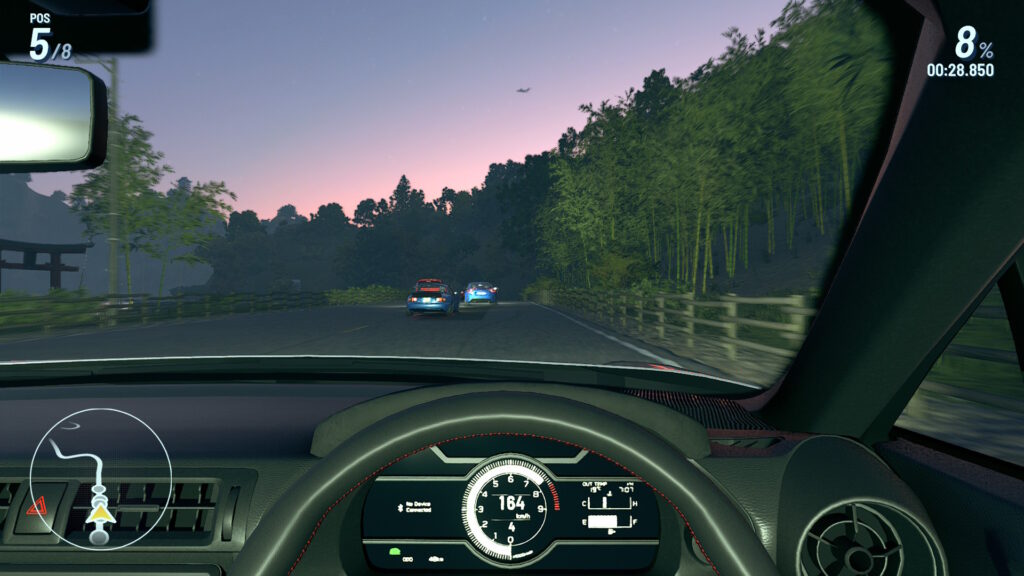The image size is (1024, 576).
Task: Click the circular track minimap
Action: click(x=100, y=477)
